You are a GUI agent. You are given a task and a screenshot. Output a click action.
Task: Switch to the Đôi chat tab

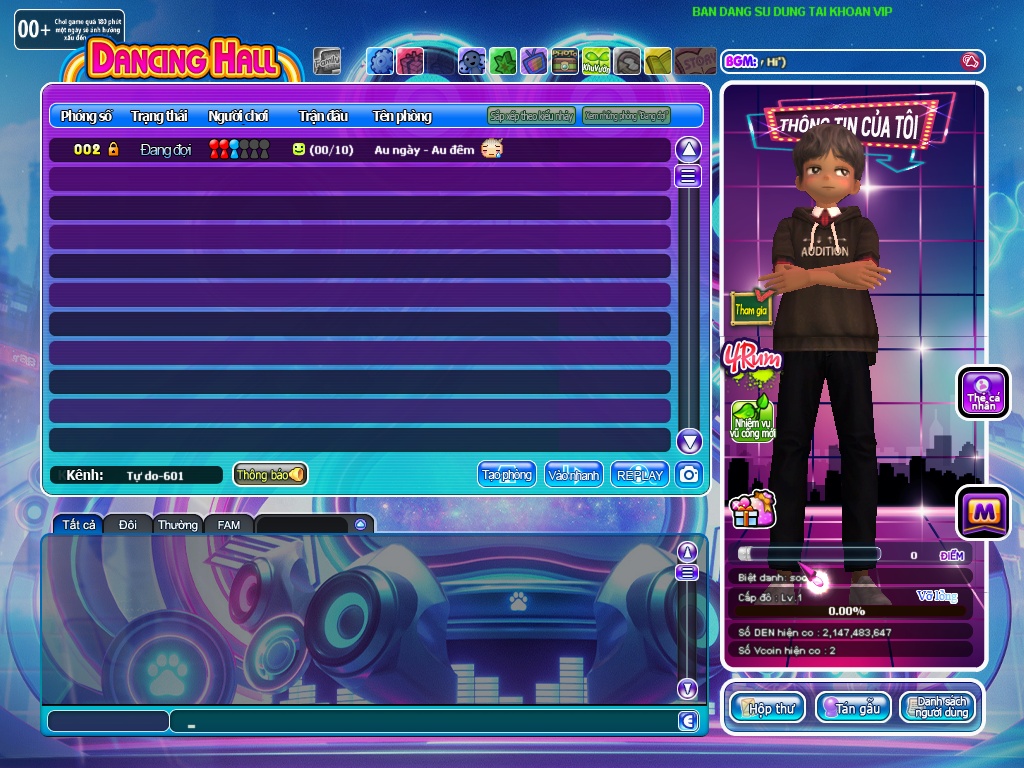click(128, 524)
